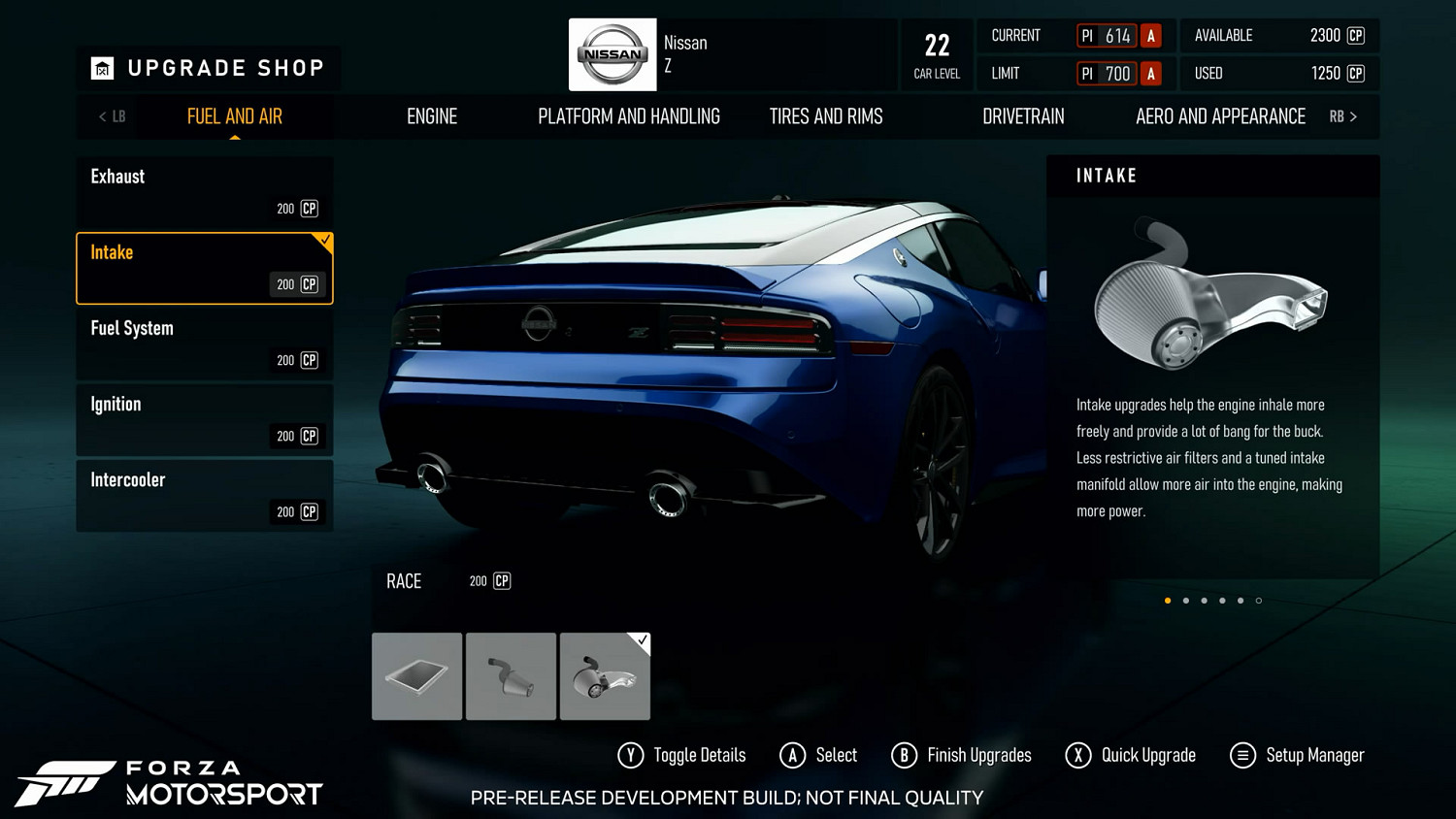Select the Drivetrain tab

(x=1023, y=116)
